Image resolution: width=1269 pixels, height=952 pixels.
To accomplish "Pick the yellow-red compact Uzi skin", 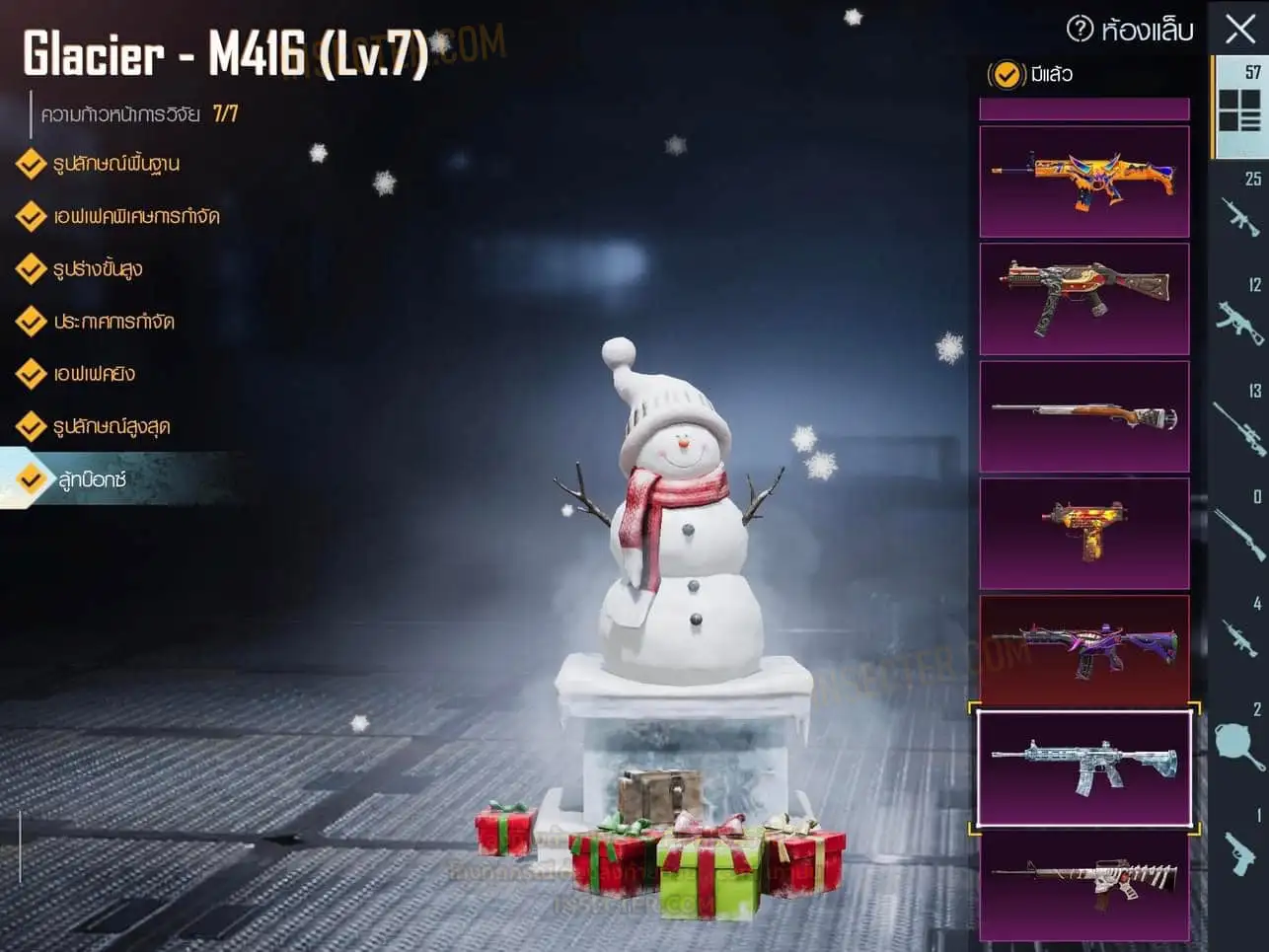I will tap(1084, 533).
